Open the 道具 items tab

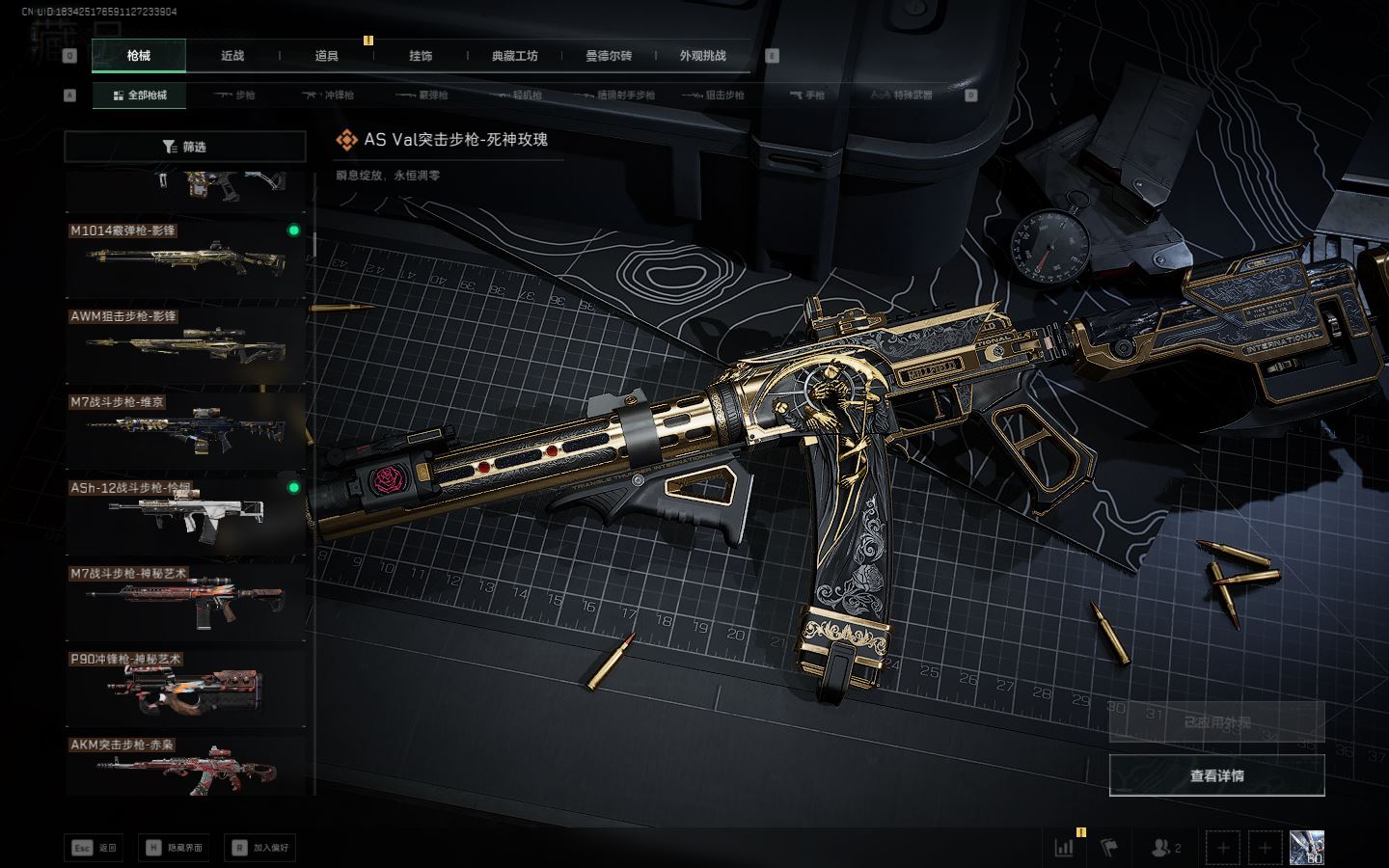point(327,56)
